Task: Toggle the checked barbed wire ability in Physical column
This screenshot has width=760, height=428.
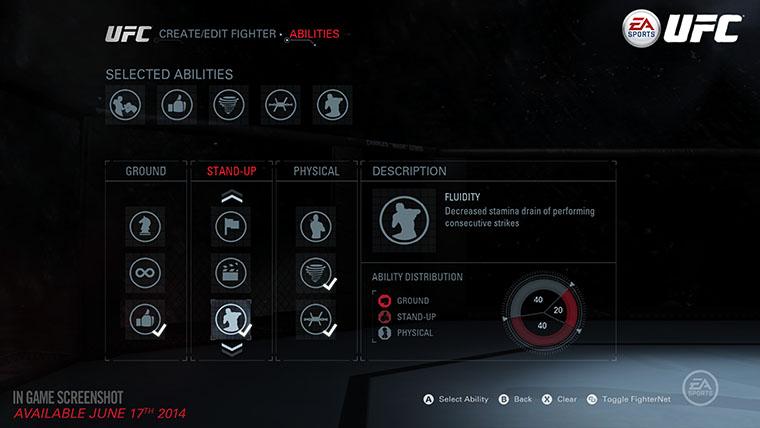Action: (x=316, y=318)
